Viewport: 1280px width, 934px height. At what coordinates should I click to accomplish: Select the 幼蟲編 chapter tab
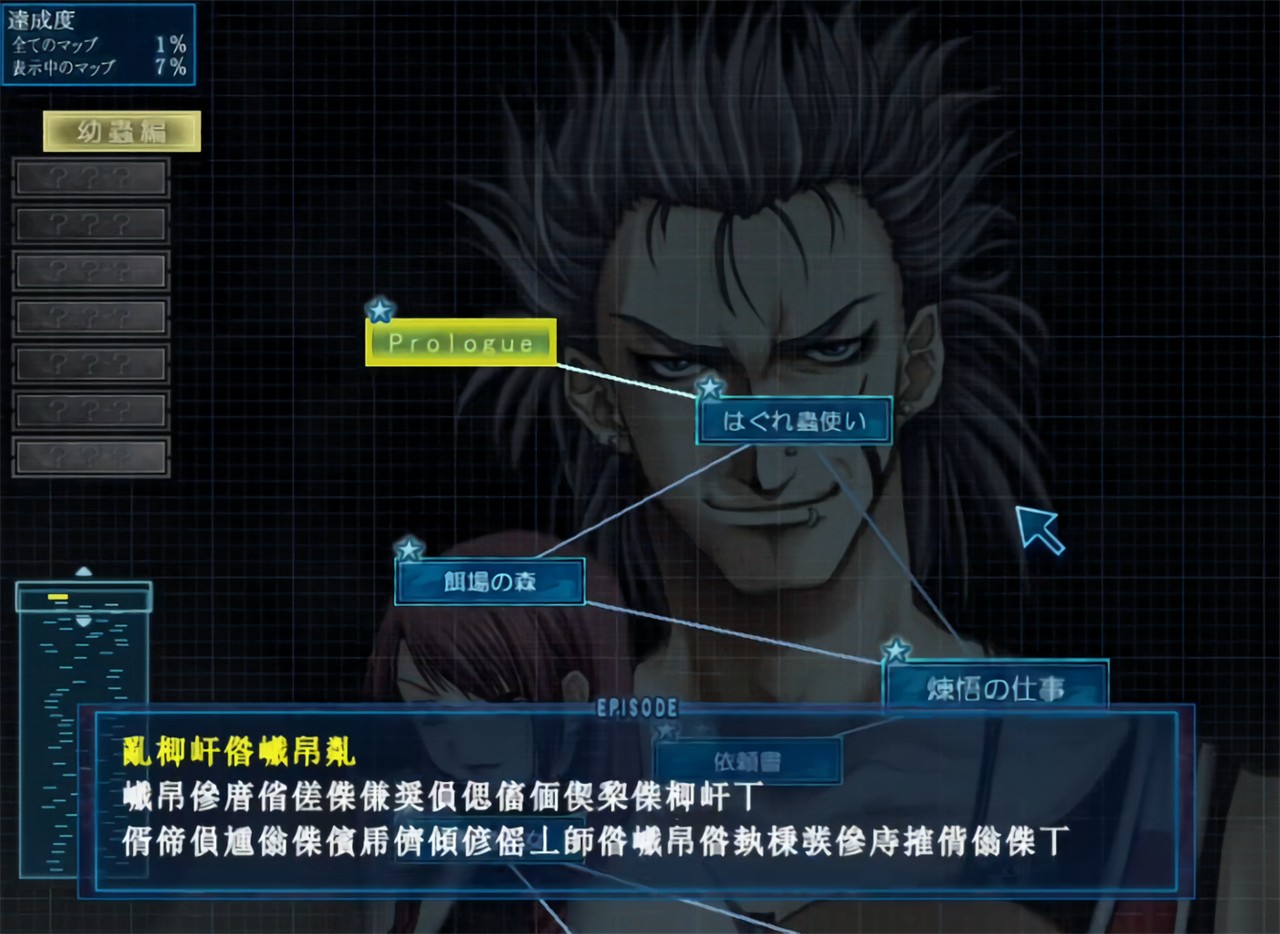click(122, 131)
